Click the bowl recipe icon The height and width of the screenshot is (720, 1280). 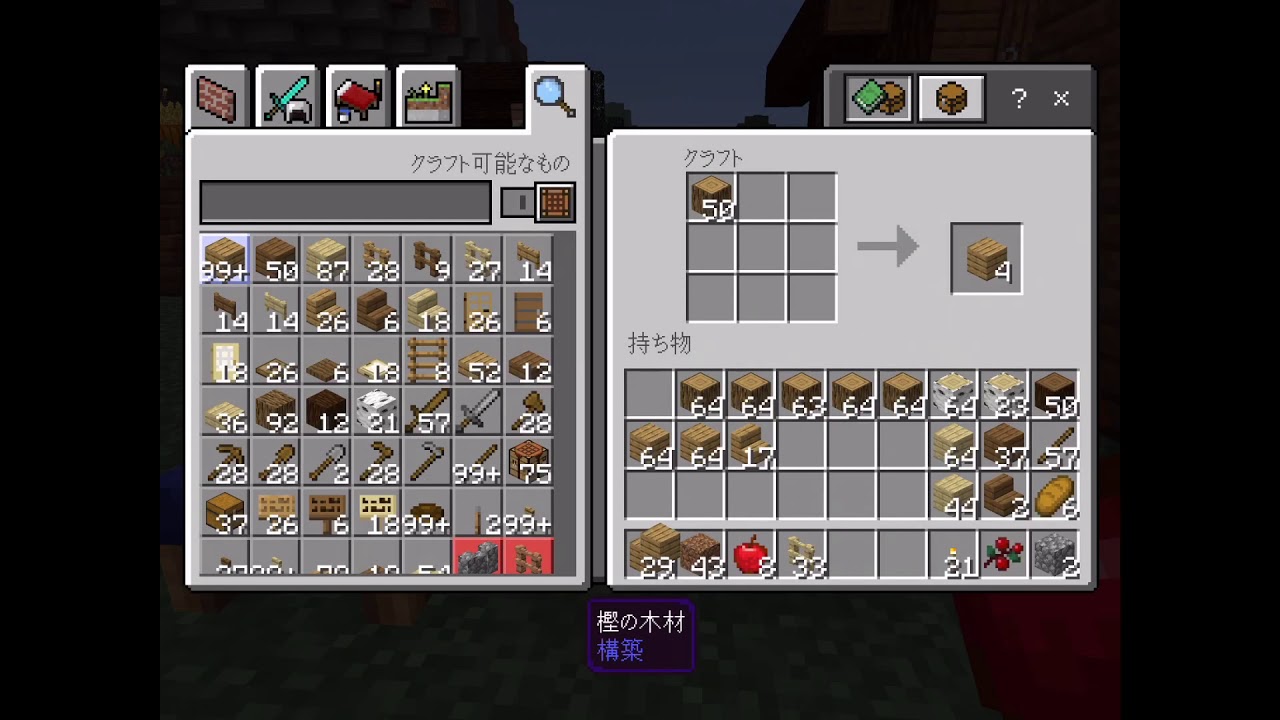click(427, 508)
